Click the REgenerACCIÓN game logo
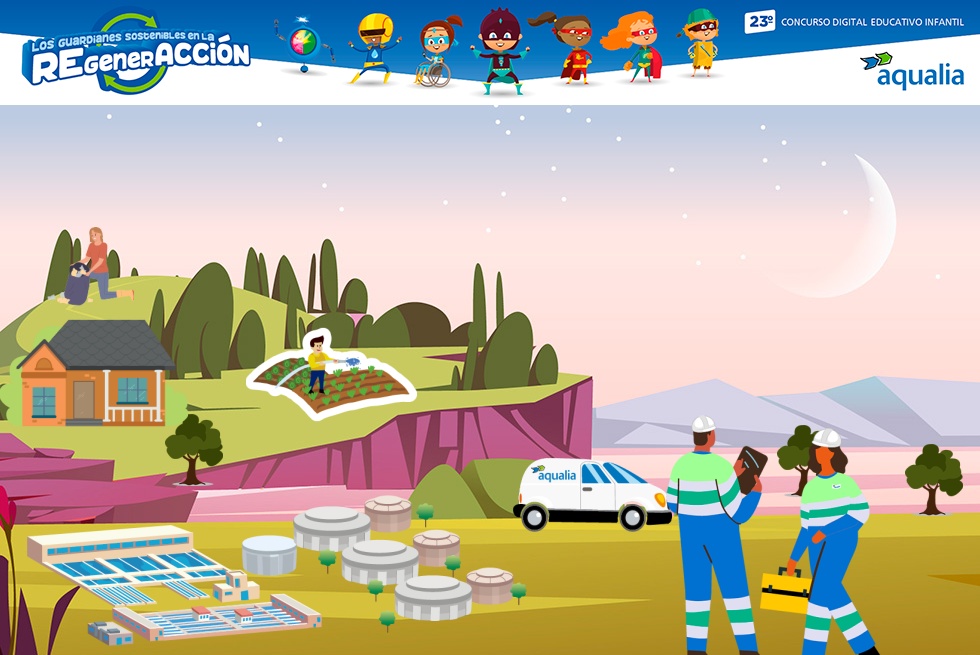 [136, 56]
